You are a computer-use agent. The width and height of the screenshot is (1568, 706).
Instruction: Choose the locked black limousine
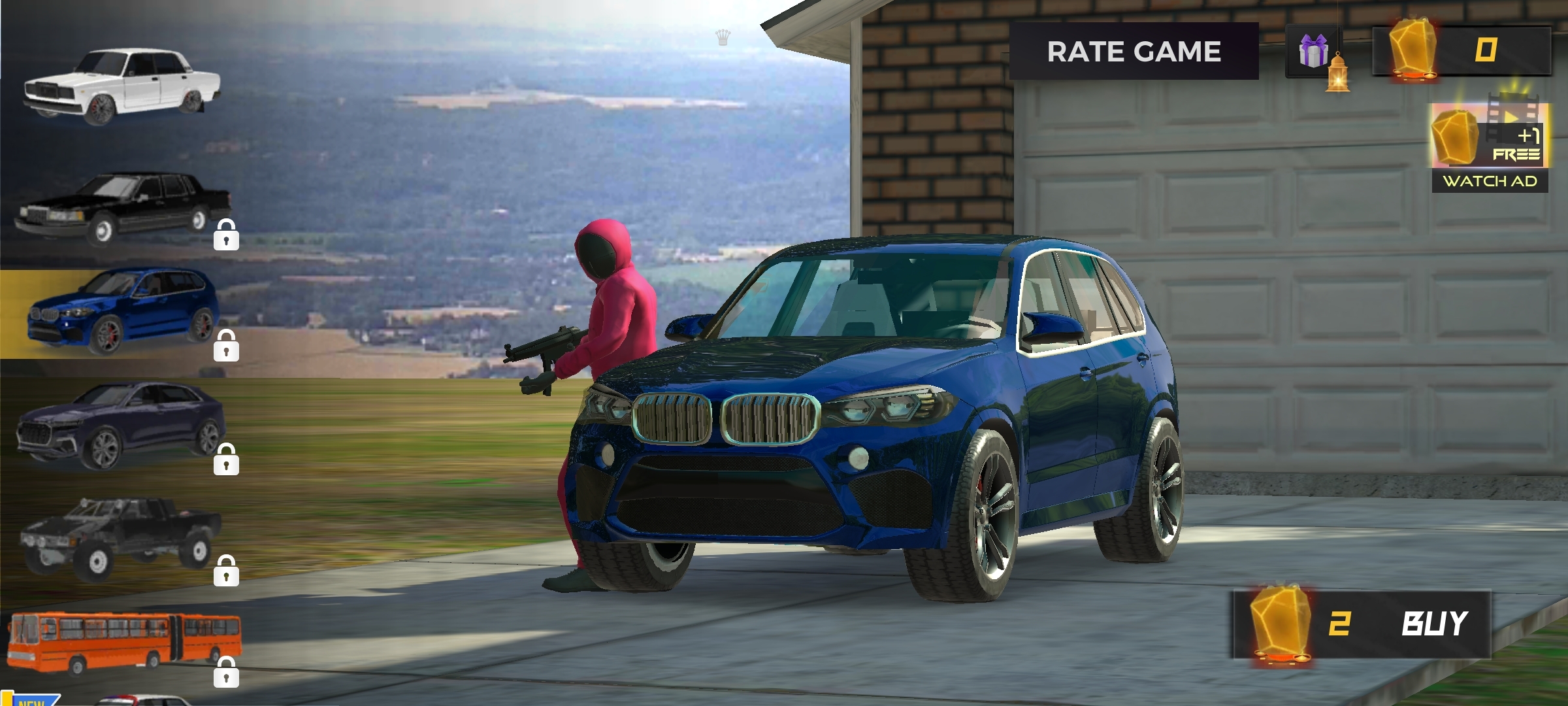tap(122, 207)
